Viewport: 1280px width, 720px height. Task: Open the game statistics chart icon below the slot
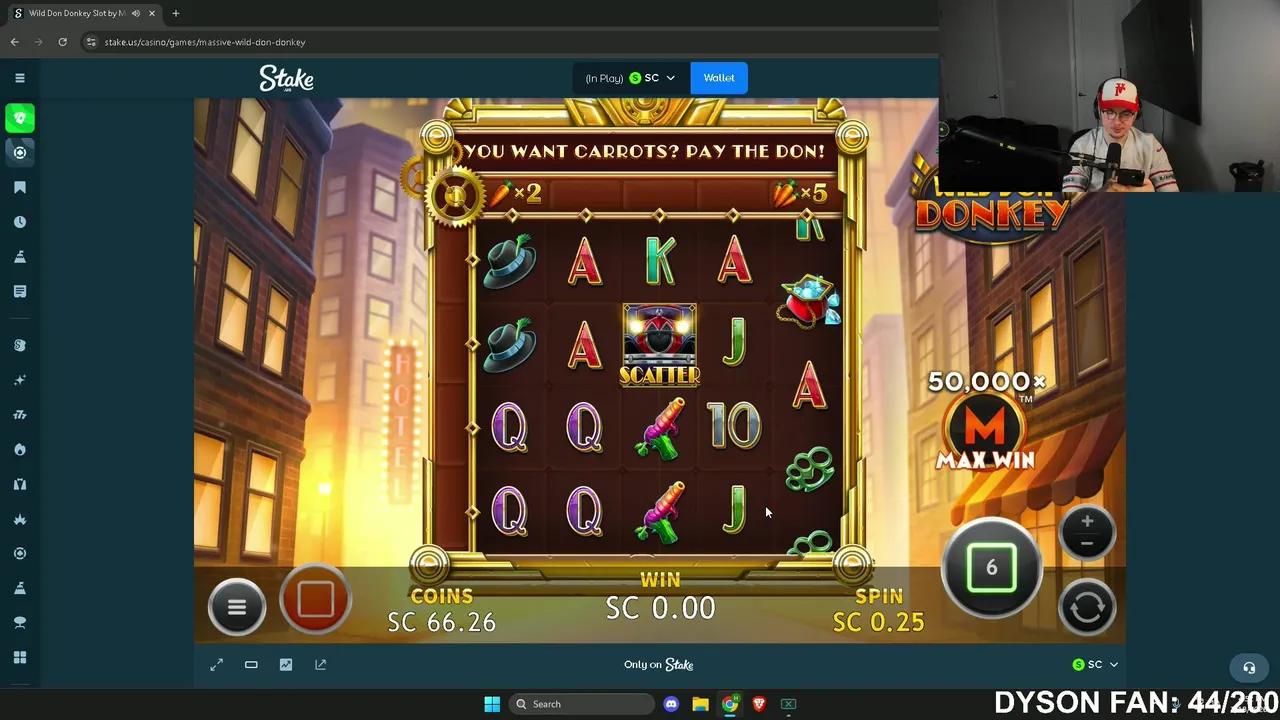coord(286,664)
